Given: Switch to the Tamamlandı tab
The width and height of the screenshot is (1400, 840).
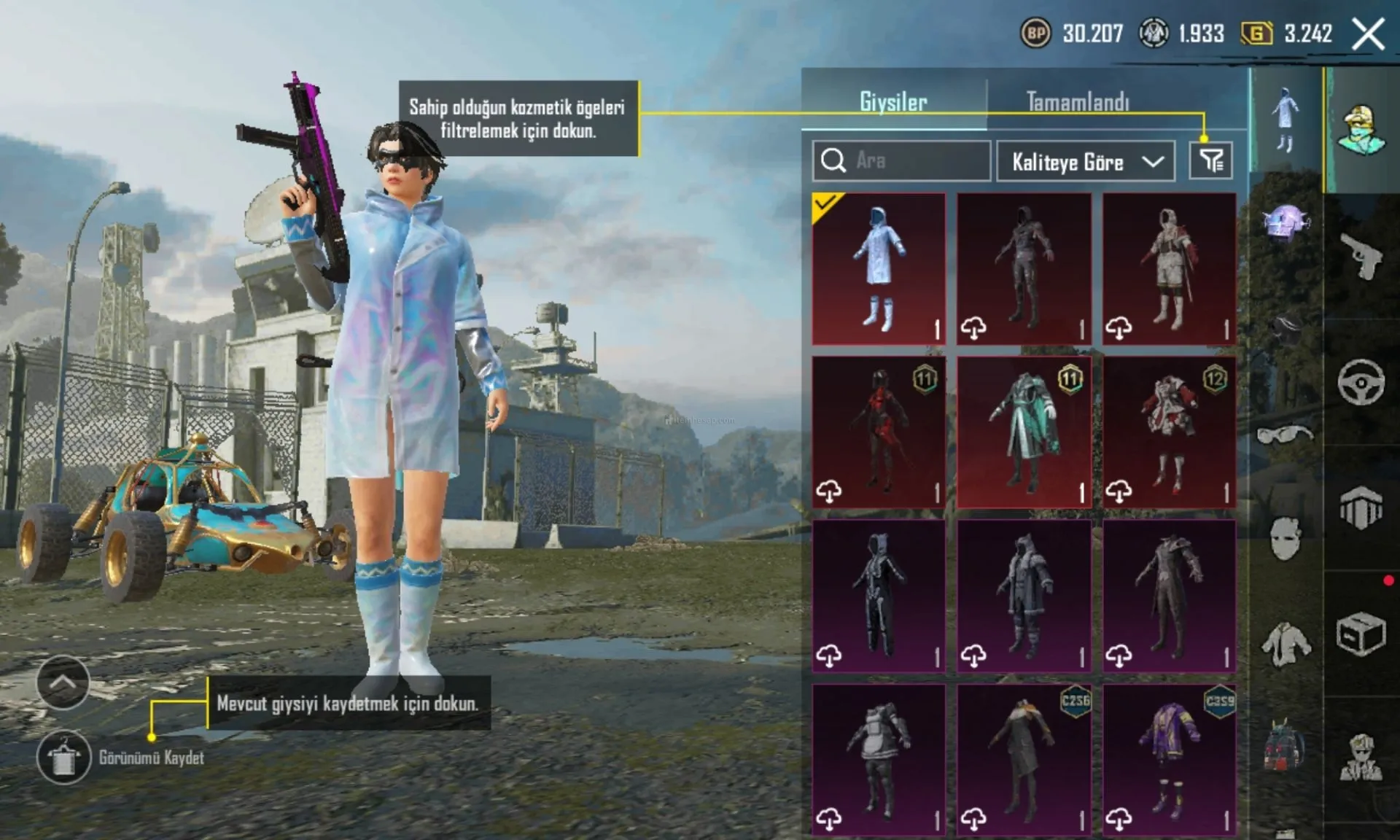Looking at the screenshot, I should click(x=1077, y=101).
